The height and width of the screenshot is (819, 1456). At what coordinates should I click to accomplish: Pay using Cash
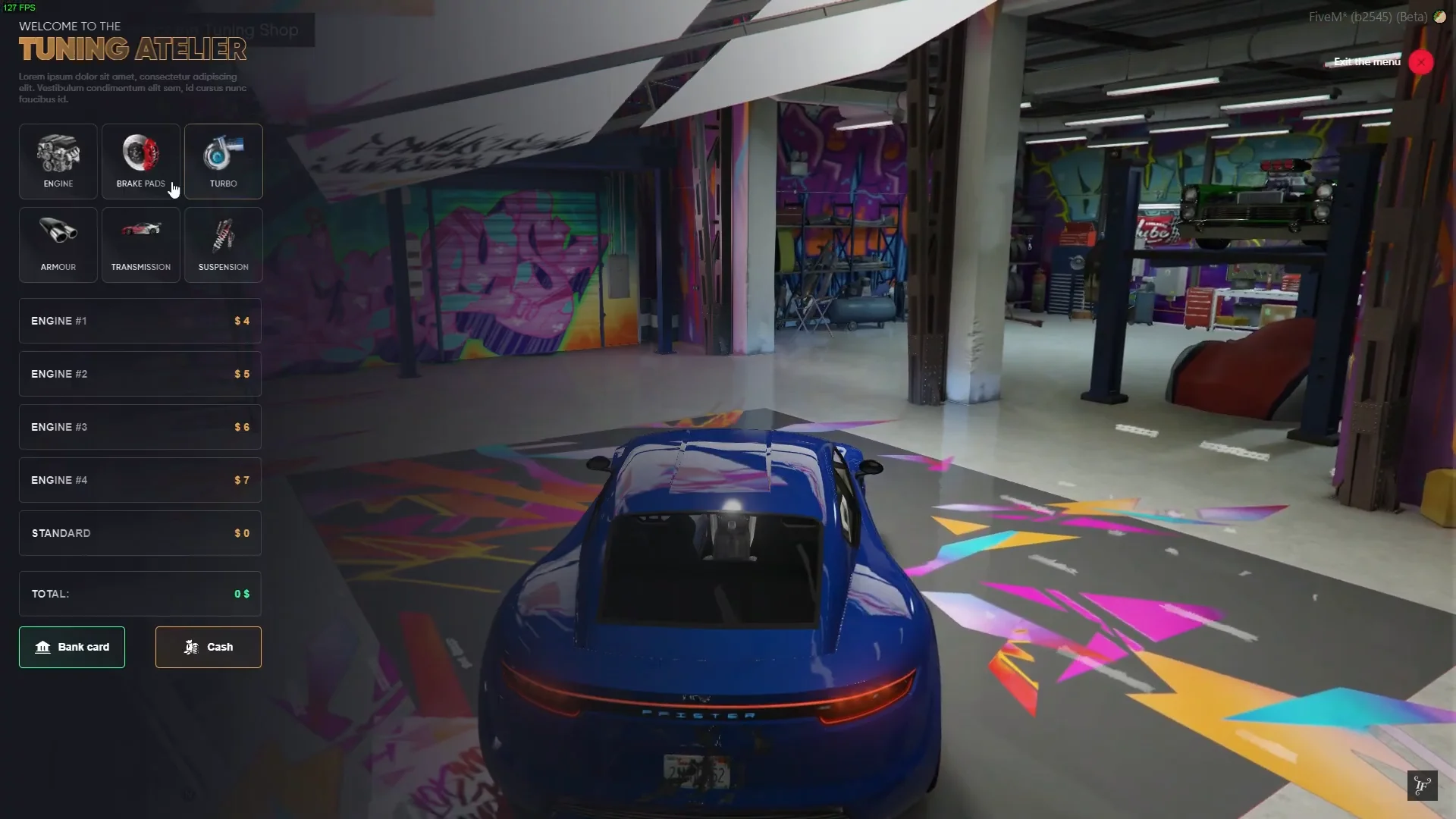209,647
